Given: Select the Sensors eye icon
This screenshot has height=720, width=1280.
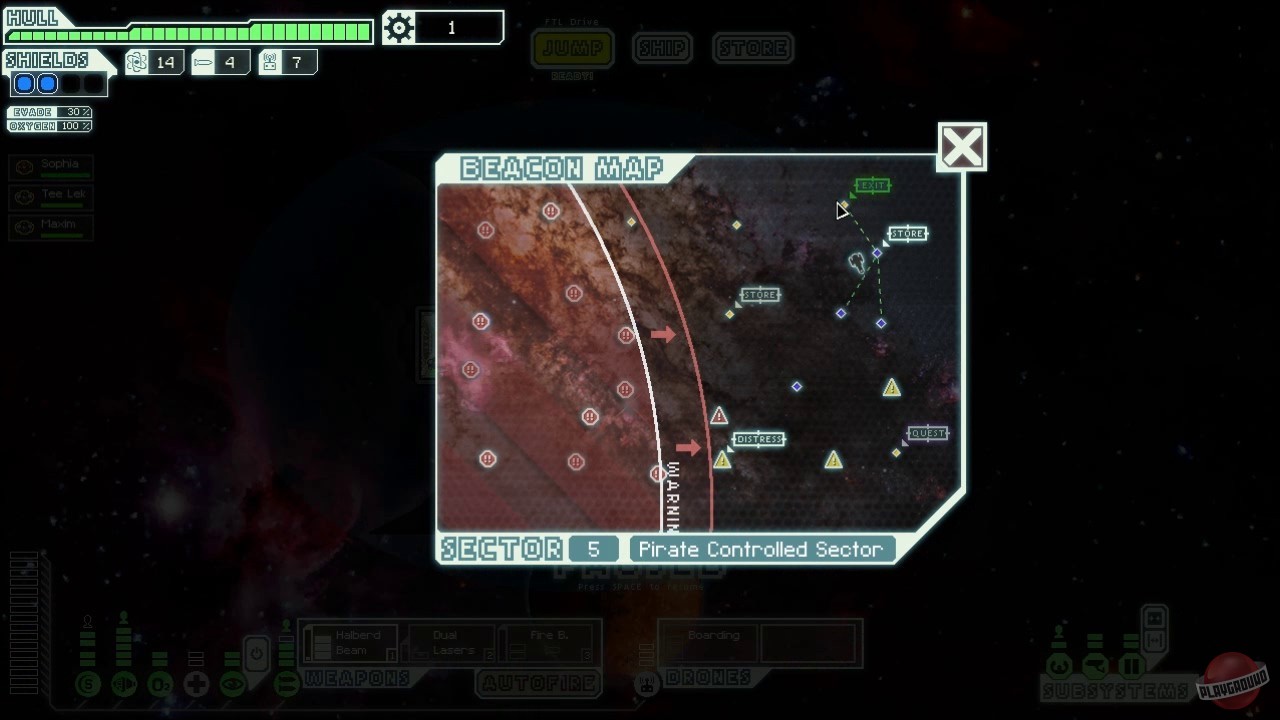Looking at the screenshot, I should click(232, 684).
